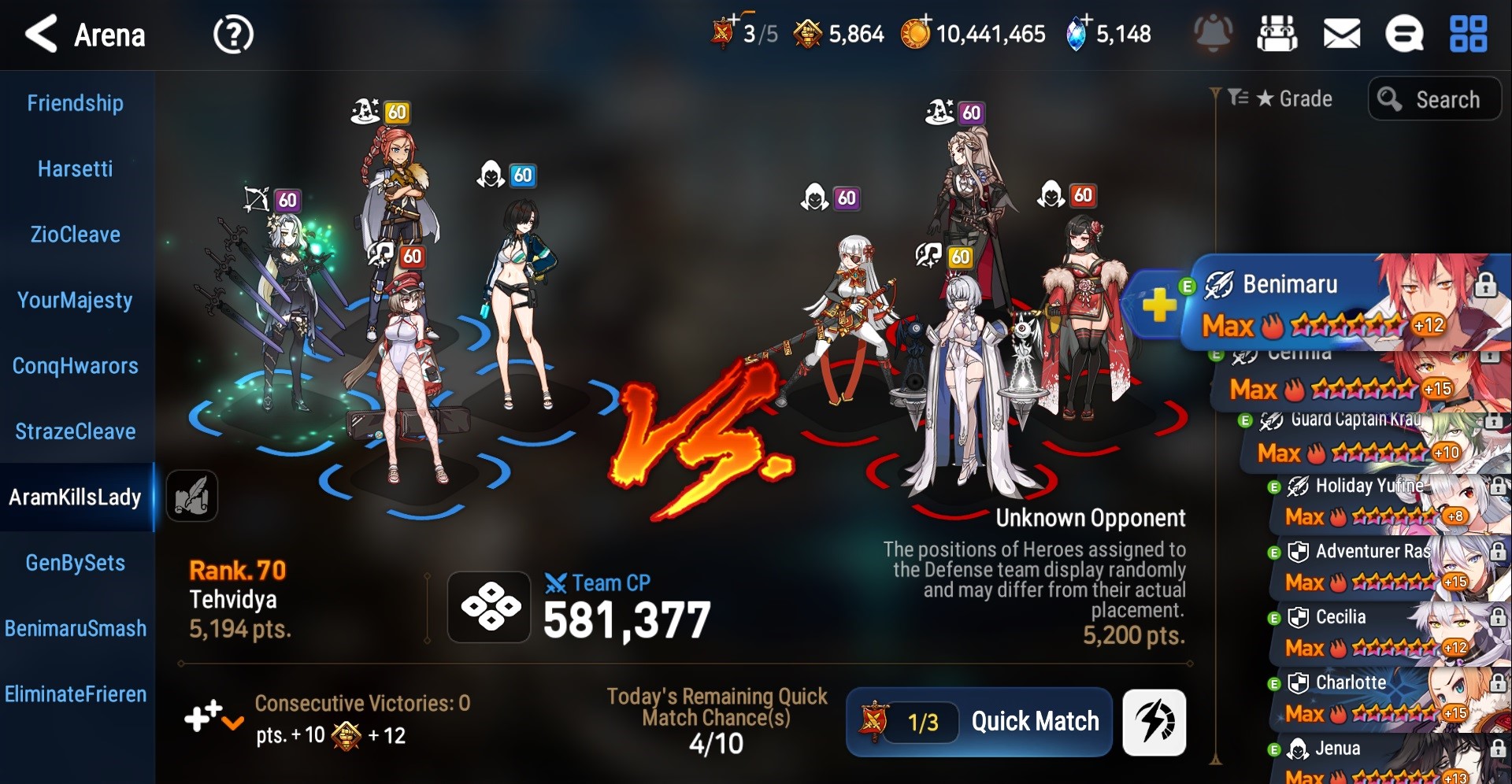
Task: Switch to the EliminateFrieren preset
Action: [76, 694]
